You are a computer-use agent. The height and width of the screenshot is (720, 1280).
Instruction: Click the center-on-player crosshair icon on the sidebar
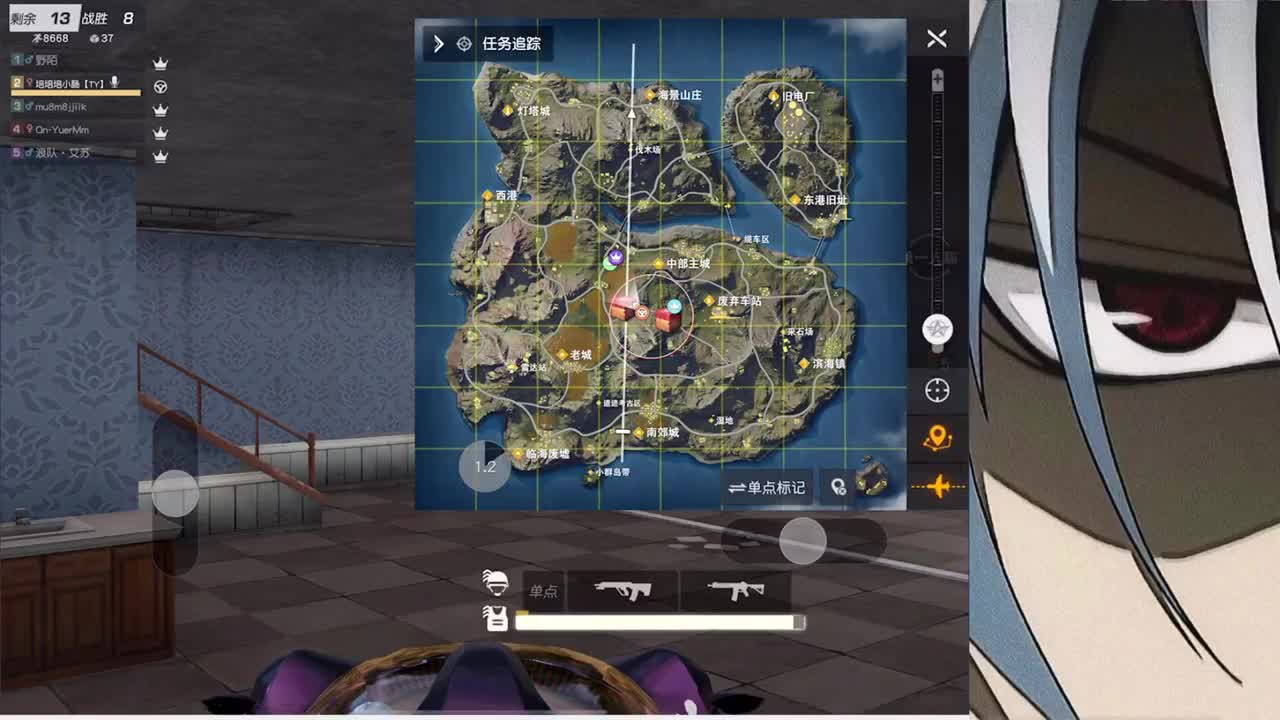pos(936,390)
